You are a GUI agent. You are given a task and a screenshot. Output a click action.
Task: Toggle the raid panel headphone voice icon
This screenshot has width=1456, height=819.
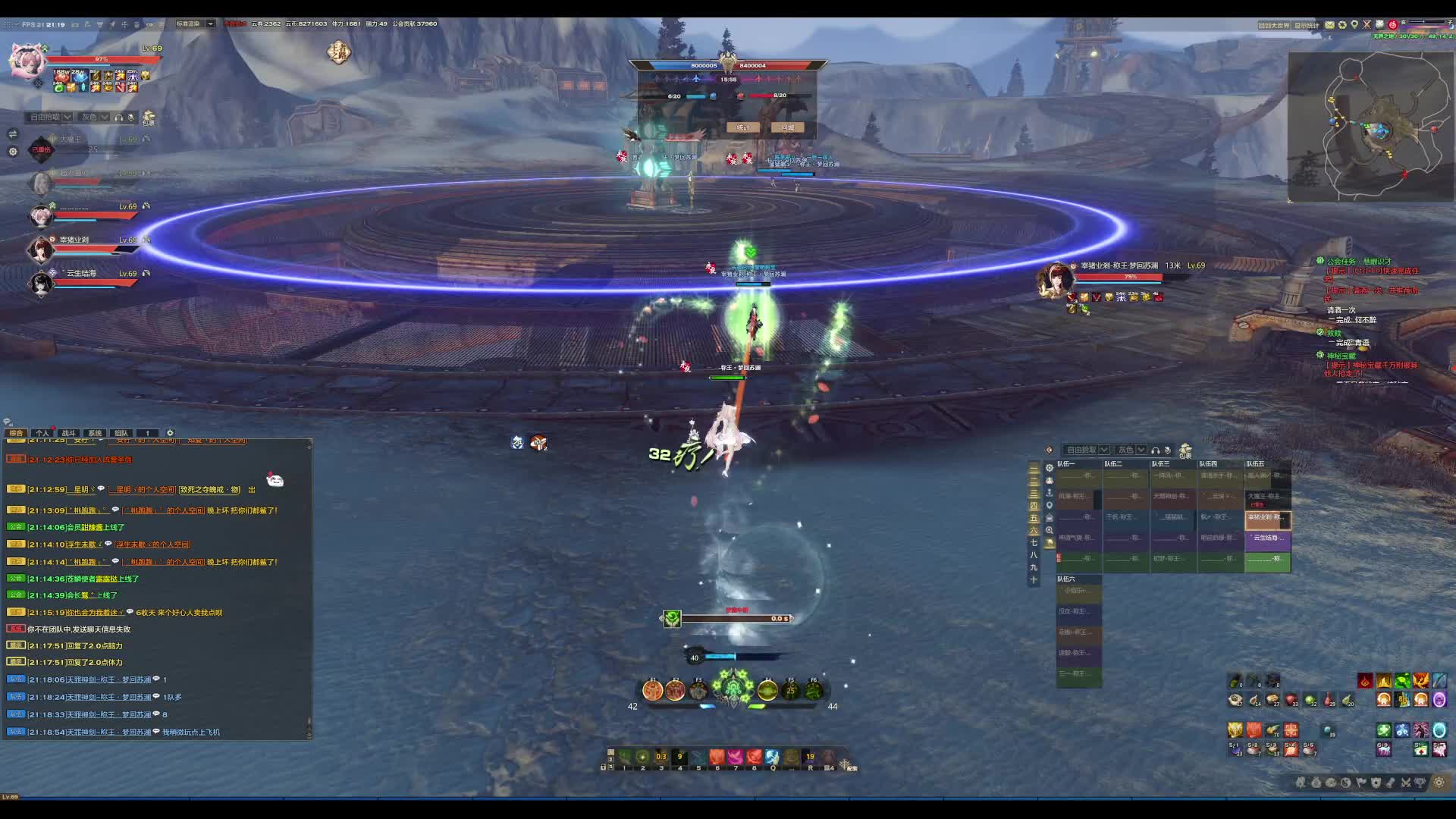[1155, 450]
